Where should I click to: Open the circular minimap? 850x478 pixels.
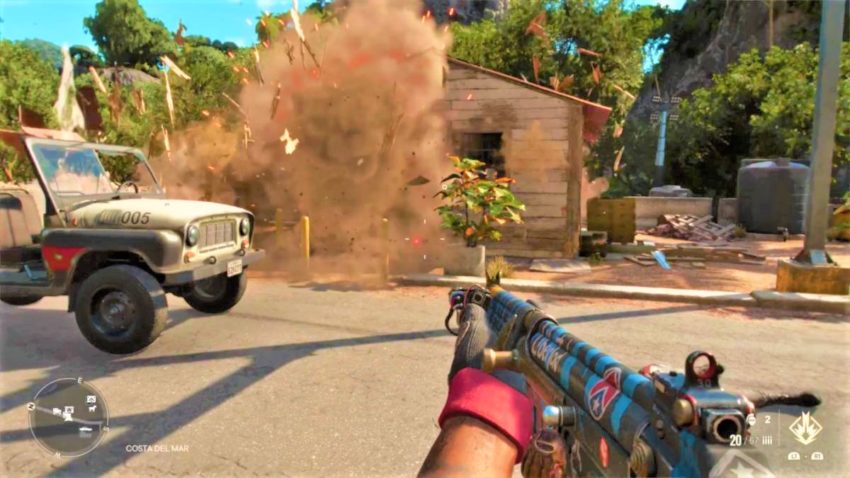[68, 416]
